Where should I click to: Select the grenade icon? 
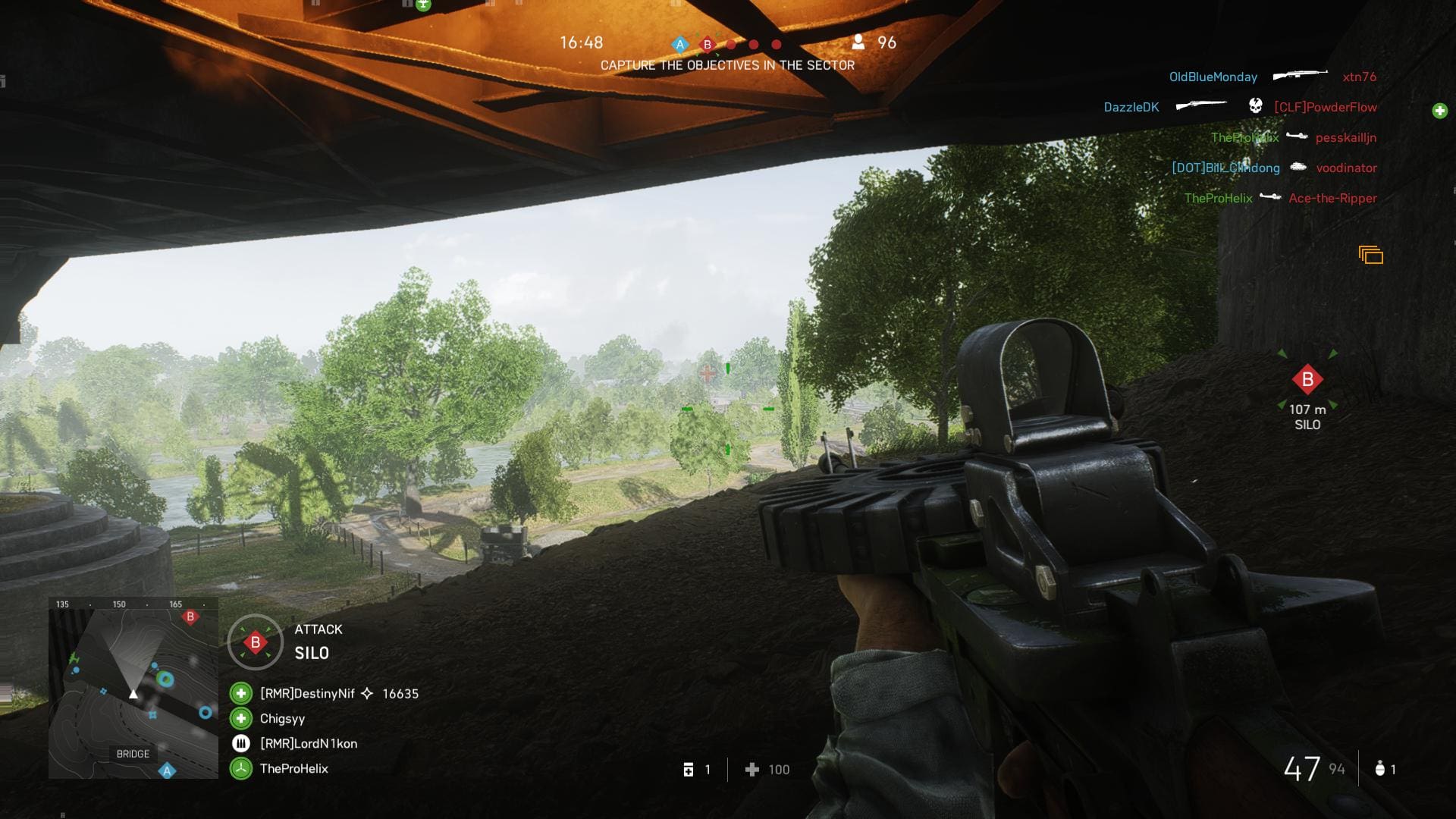(1379, 769)
